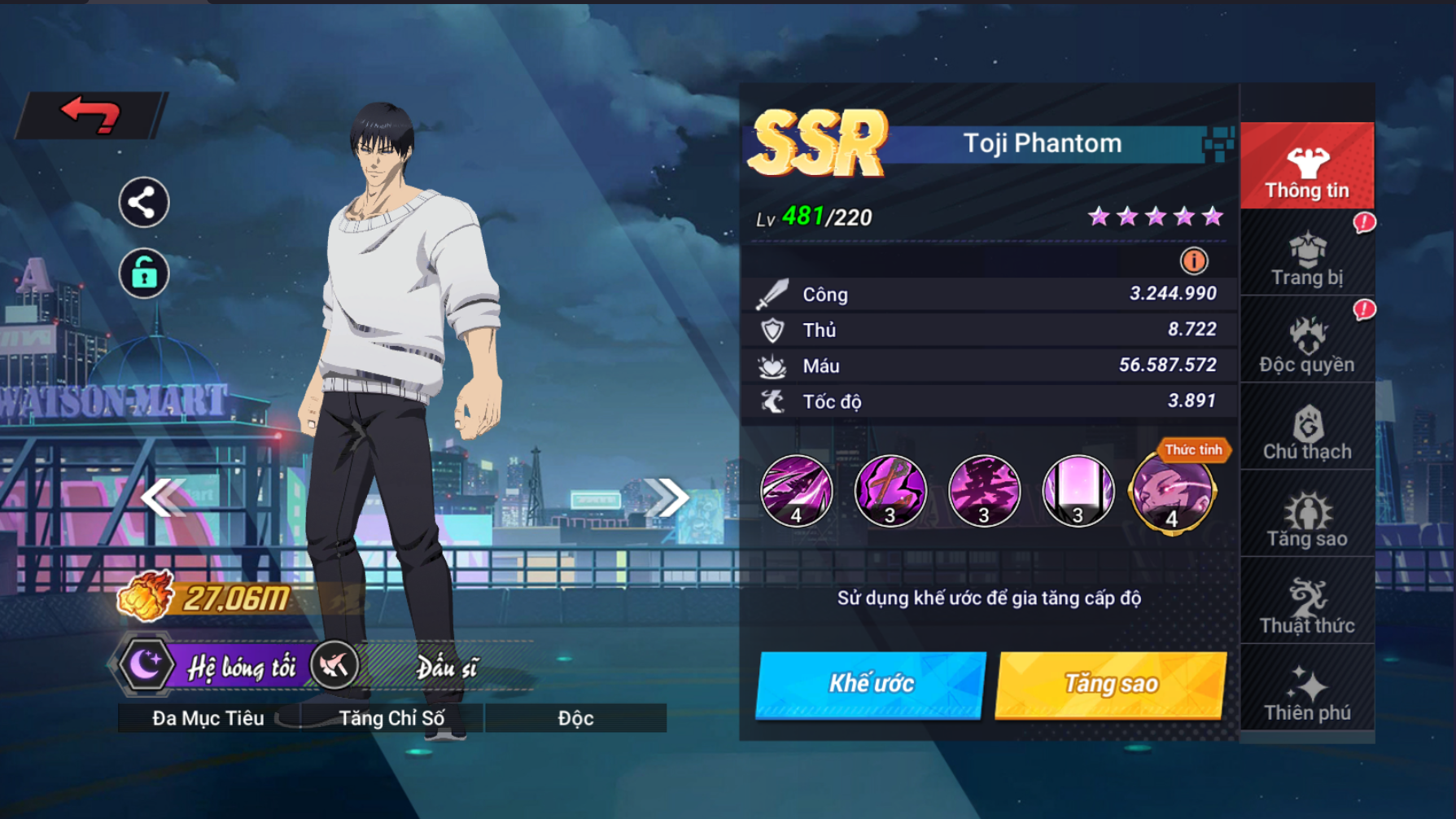Open the Chú thạch tab
Image resolution: width=1456 pixels, height=819 pixels.
[1307, 431]
